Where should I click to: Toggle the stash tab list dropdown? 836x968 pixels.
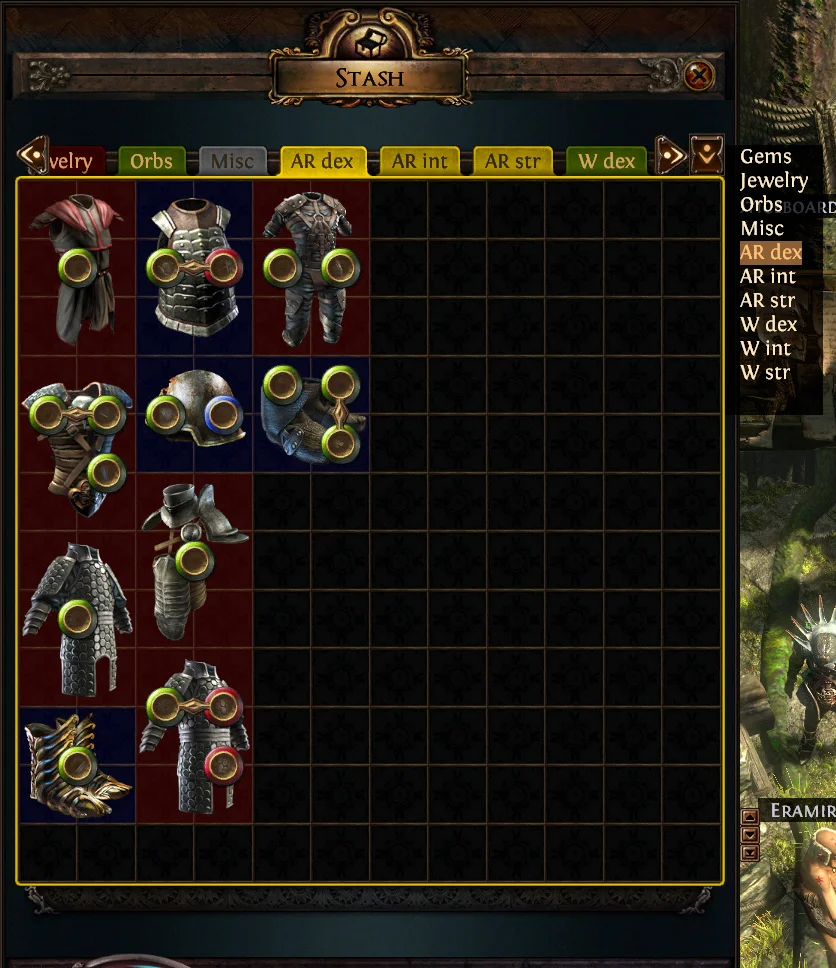(707, 154)
